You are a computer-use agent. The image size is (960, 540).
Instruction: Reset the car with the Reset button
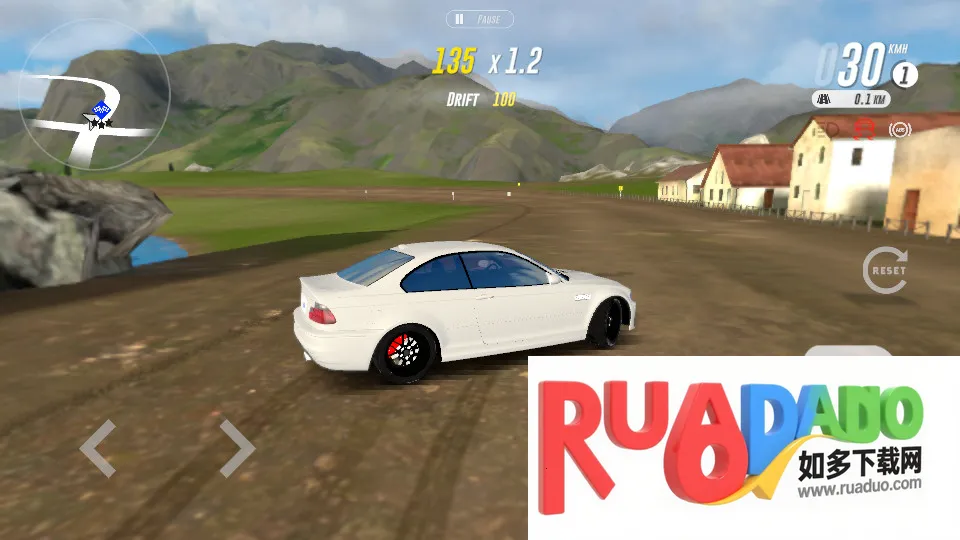tap(885, 270)
